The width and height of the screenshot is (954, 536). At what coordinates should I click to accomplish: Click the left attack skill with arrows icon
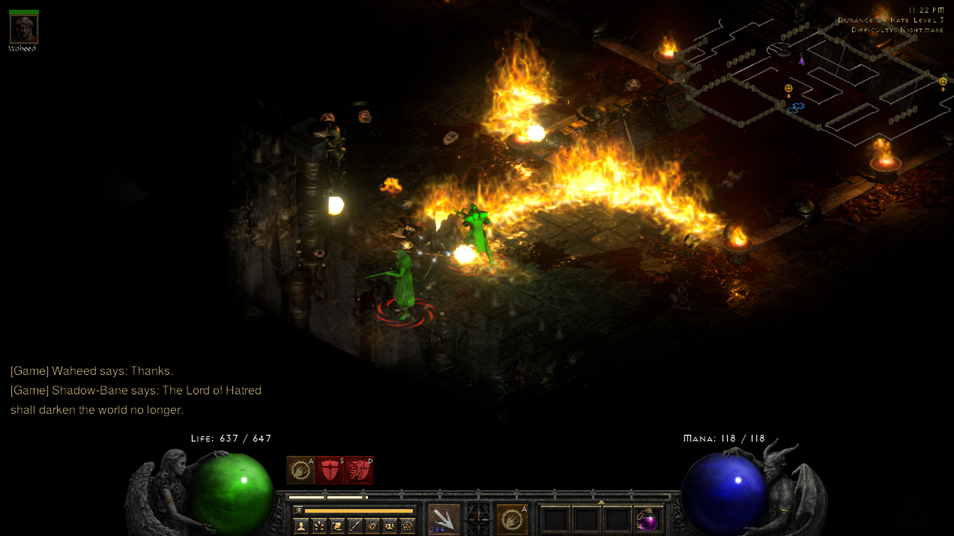443,518
